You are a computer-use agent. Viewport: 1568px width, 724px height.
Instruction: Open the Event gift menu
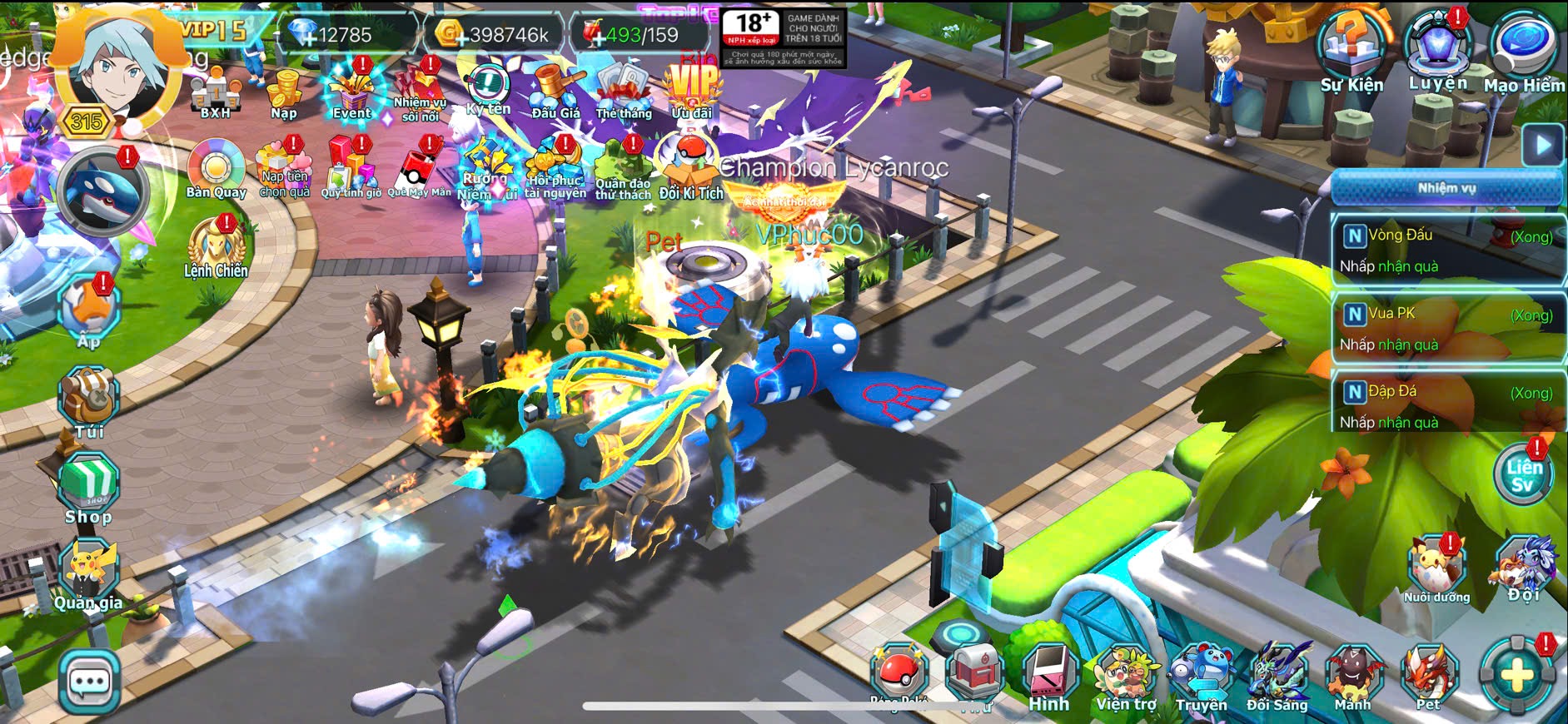pos(351,92)
